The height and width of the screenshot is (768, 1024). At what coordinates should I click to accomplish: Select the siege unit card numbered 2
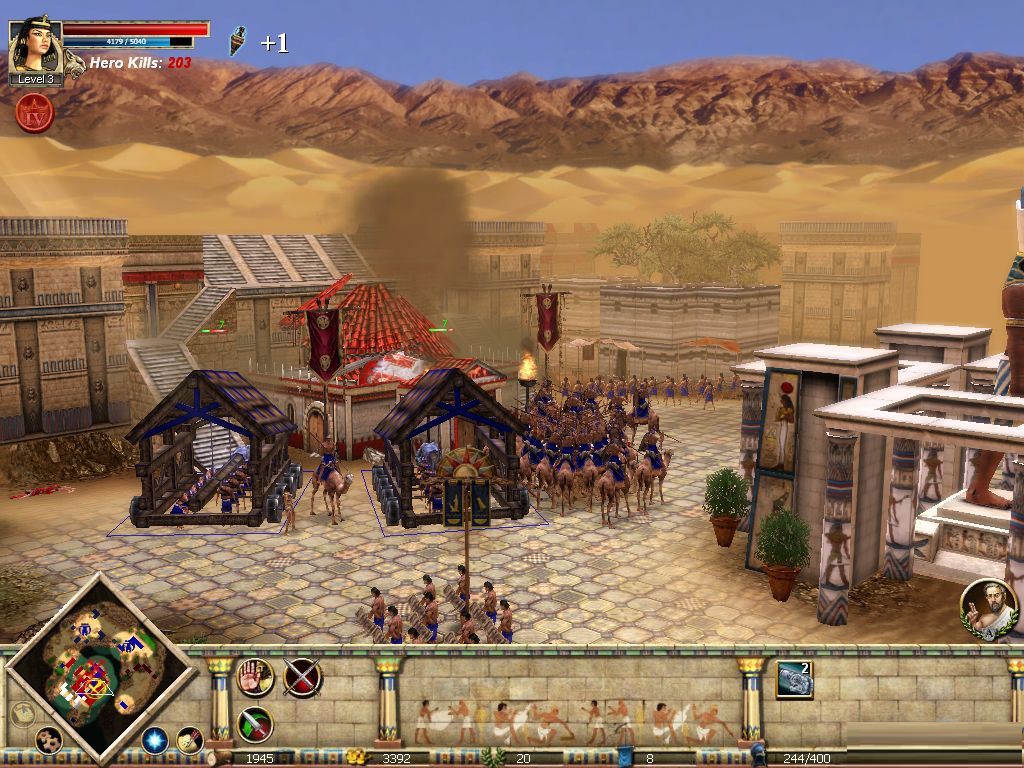[794, 680]
